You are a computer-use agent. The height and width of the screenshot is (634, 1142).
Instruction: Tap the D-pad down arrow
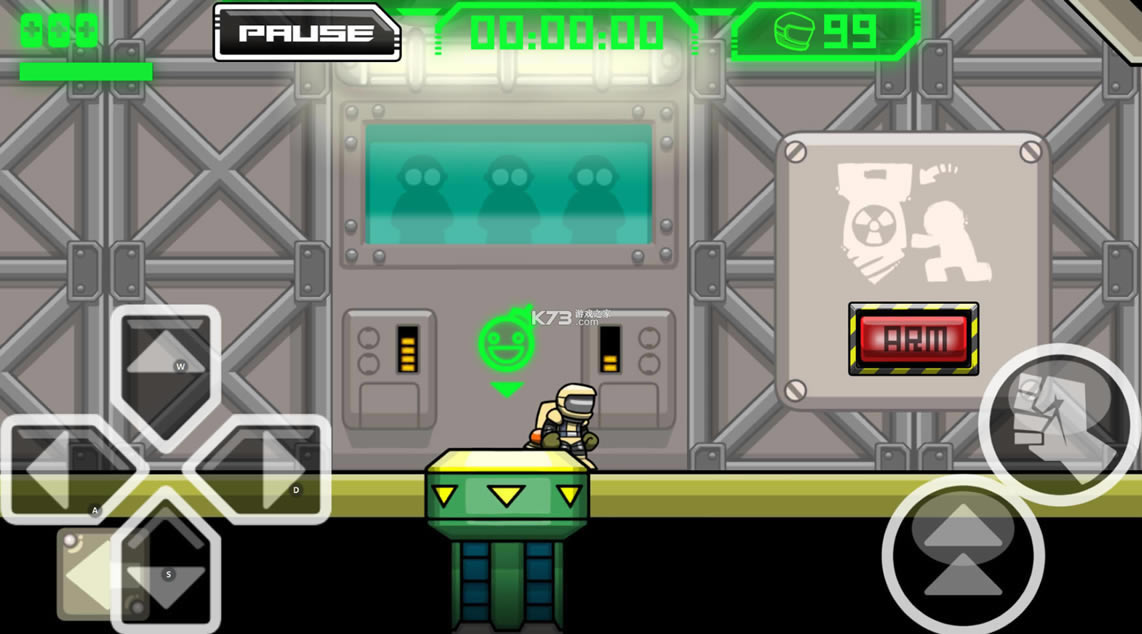(x=165, y=570)
